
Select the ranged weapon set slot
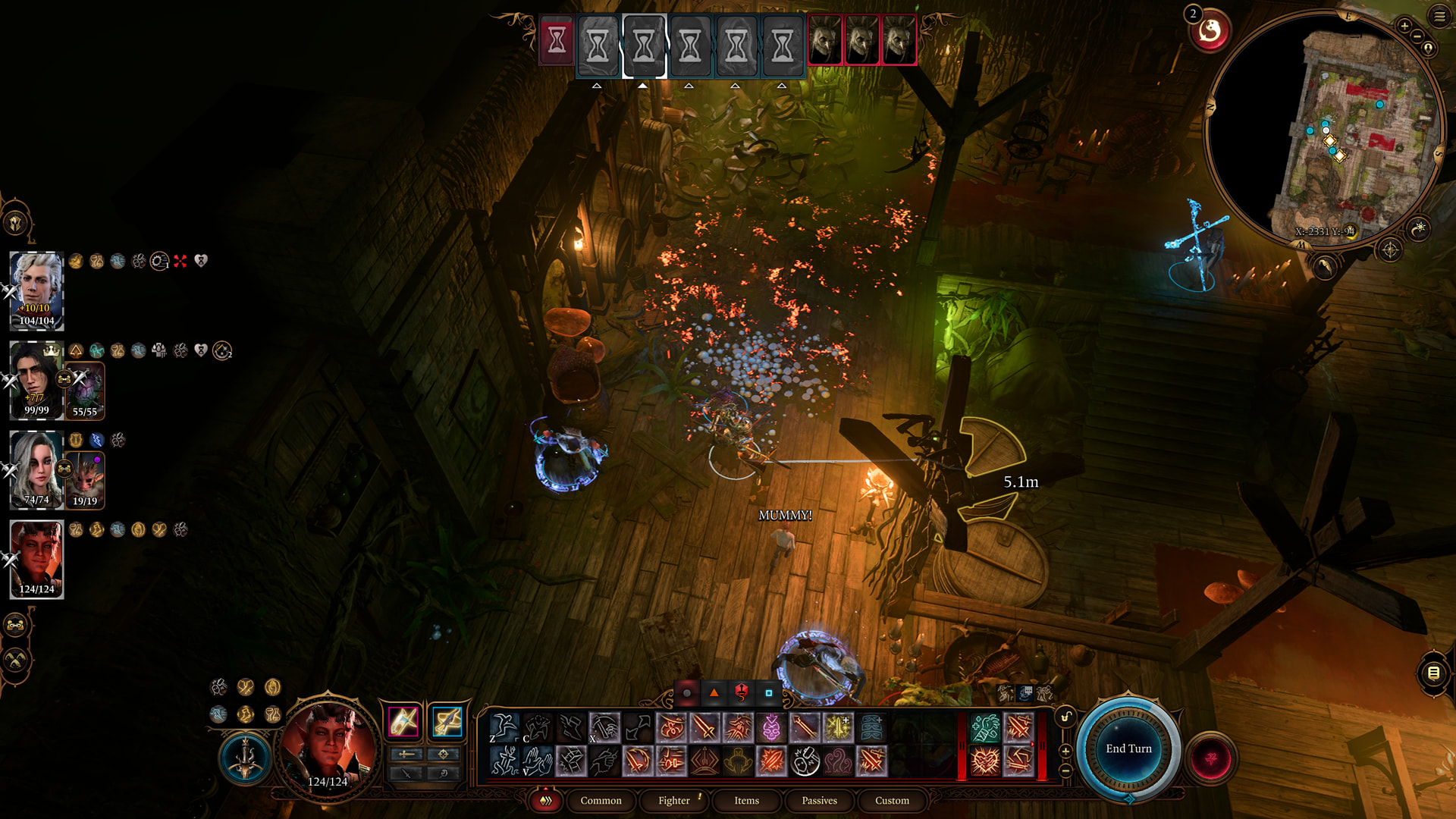[x=447, y=721]
